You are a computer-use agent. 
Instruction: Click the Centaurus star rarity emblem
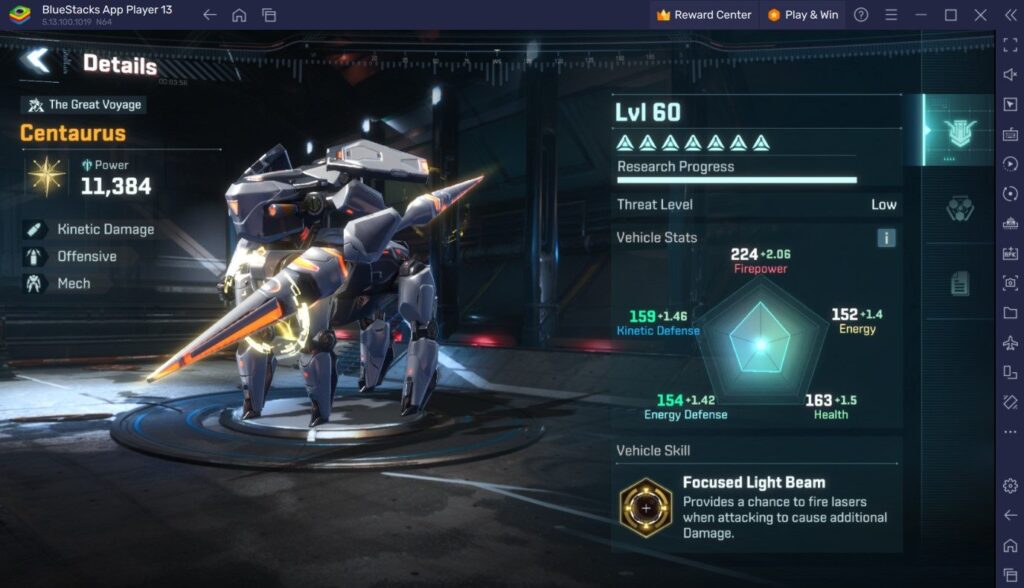(46, 176)
